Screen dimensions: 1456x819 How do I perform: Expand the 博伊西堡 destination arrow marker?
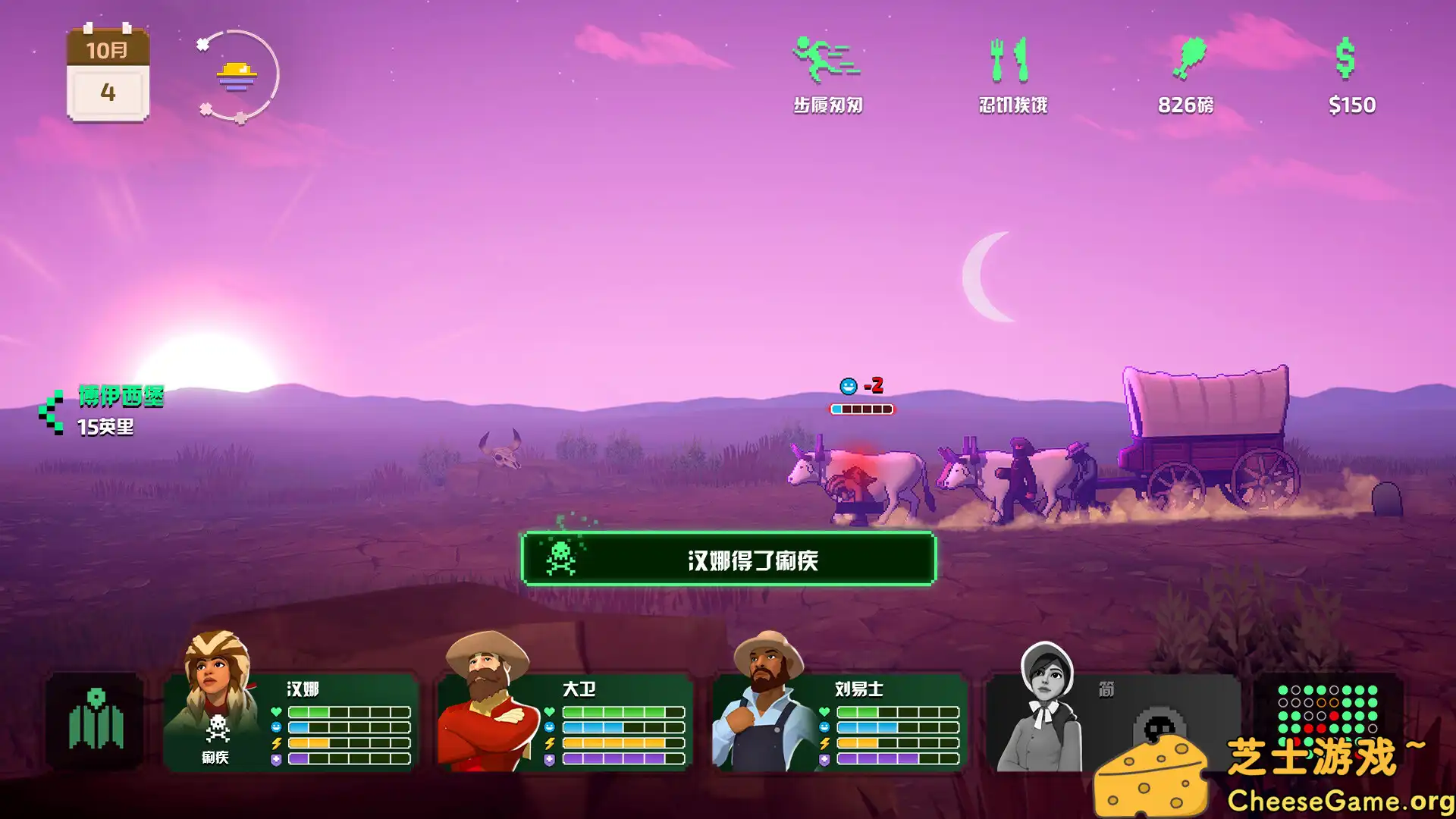pyautogui.click(x=52, y=411)
